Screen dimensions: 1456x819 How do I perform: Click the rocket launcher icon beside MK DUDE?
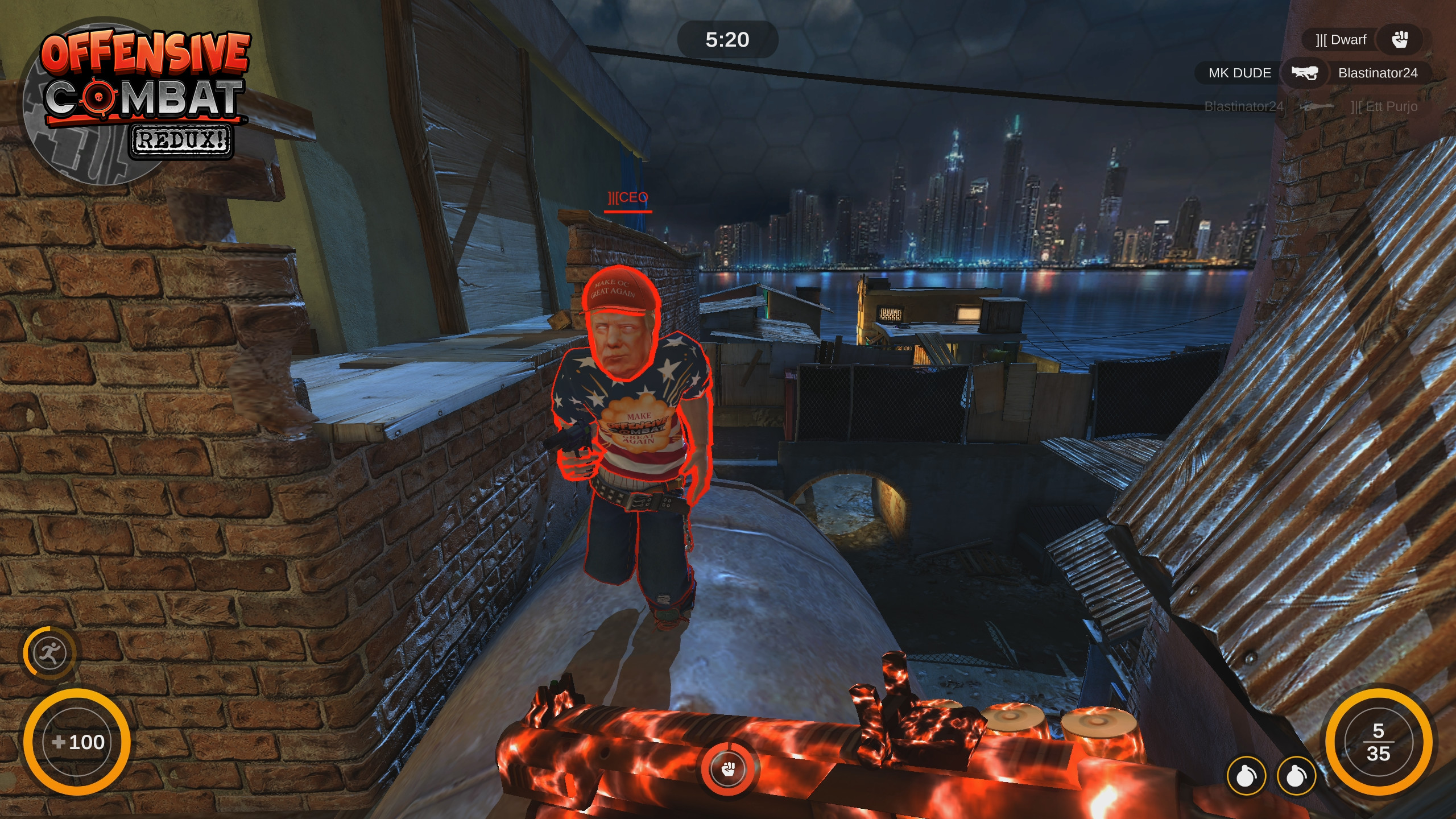1306,73
